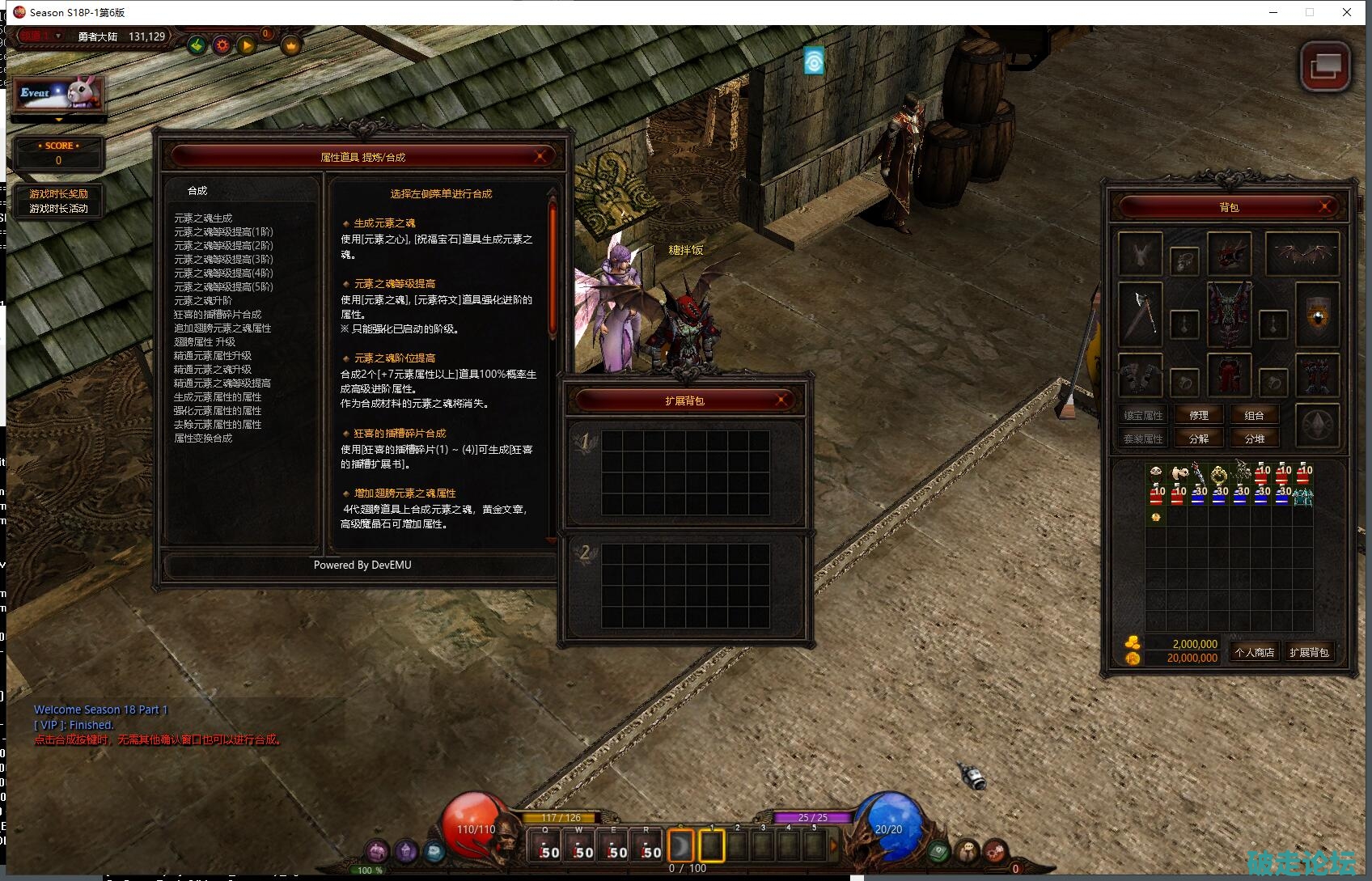The width and height of the screenshot is (1372, 881).
Task: Open the Event rabbit banner
Action: click(58, 94)
